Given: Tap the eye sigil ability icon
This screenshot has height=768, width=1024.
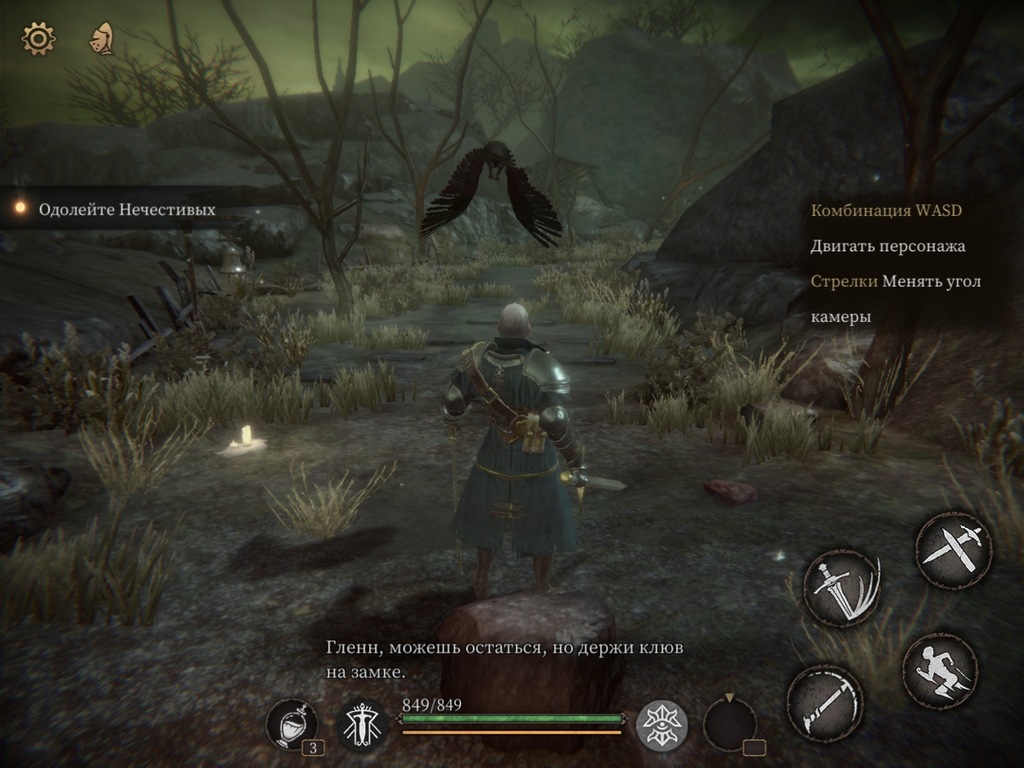Looking at the screenshot, I should click(x=661, y=725).
